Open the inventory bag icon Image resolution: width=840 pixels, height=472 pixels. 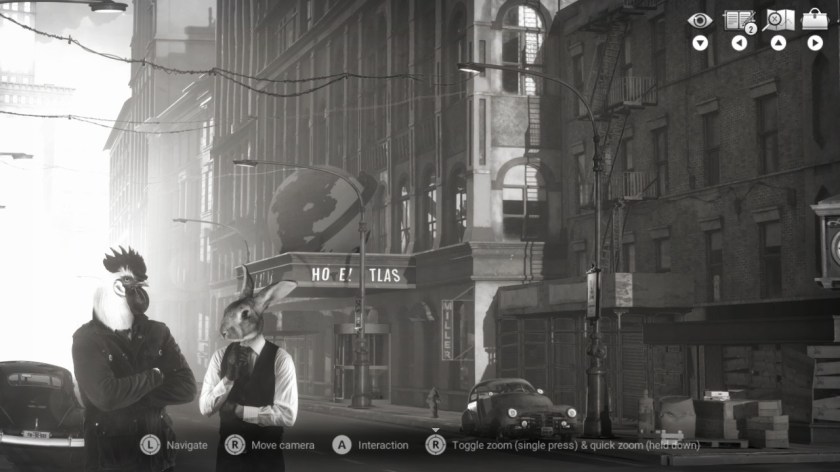[x=815, y=19]
